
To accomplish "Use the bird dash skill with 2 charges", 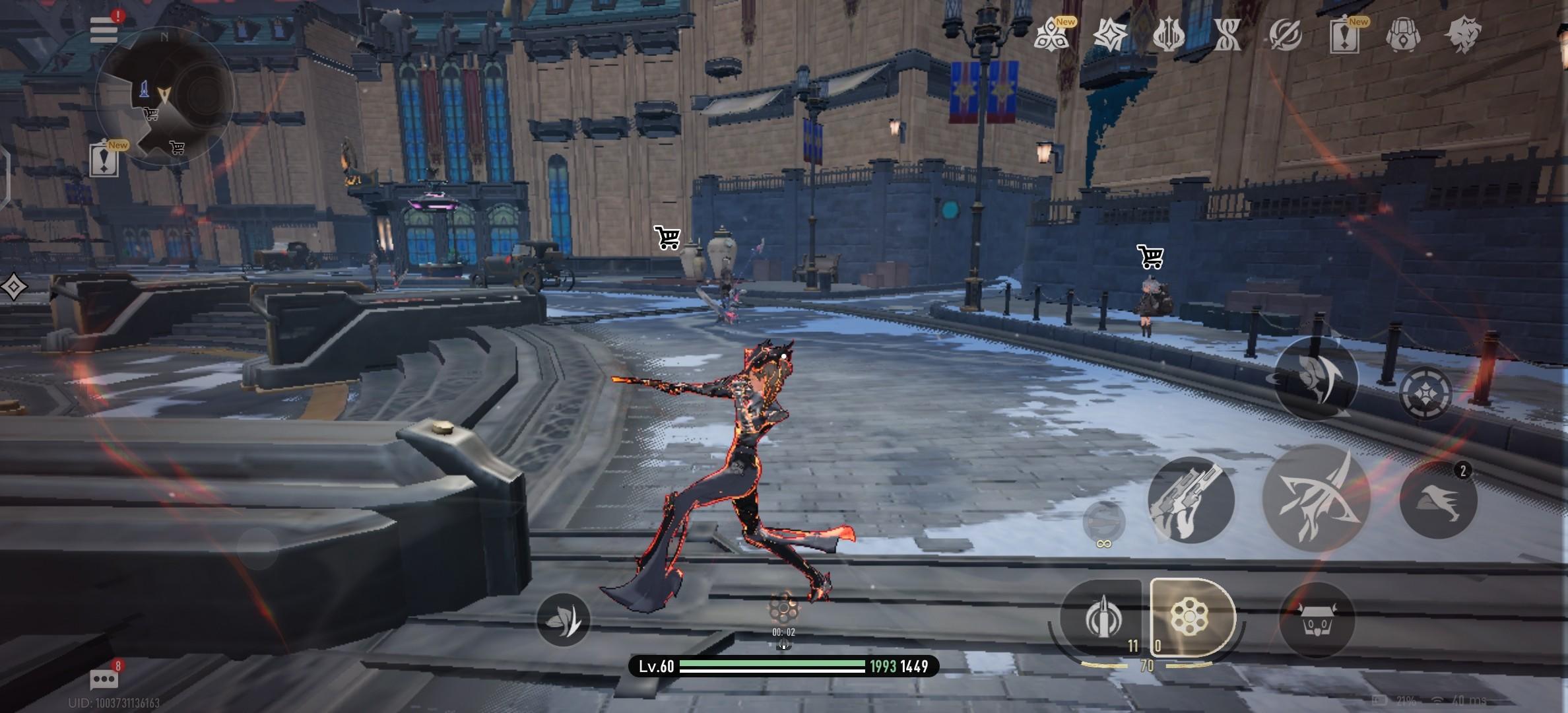I will pos(1439,500).
